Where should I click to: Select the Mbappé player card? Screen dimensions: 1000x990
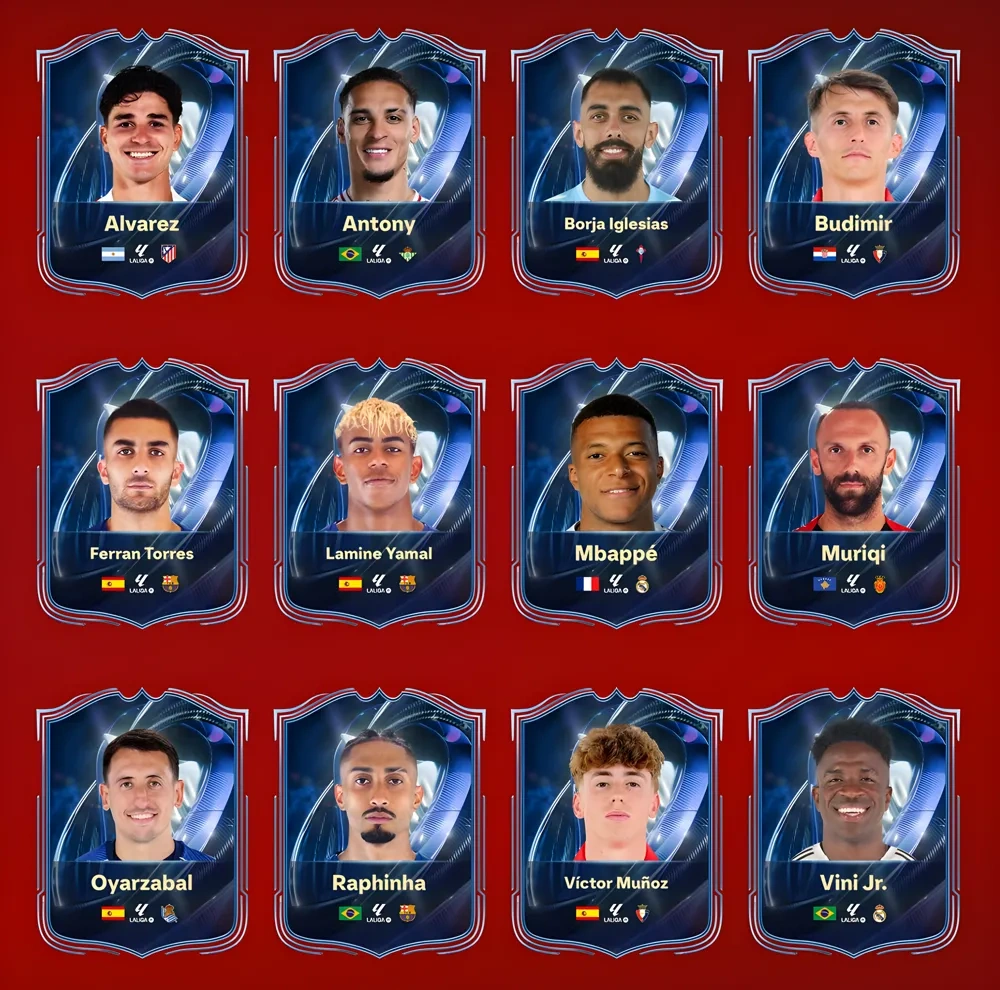(616, 495)
